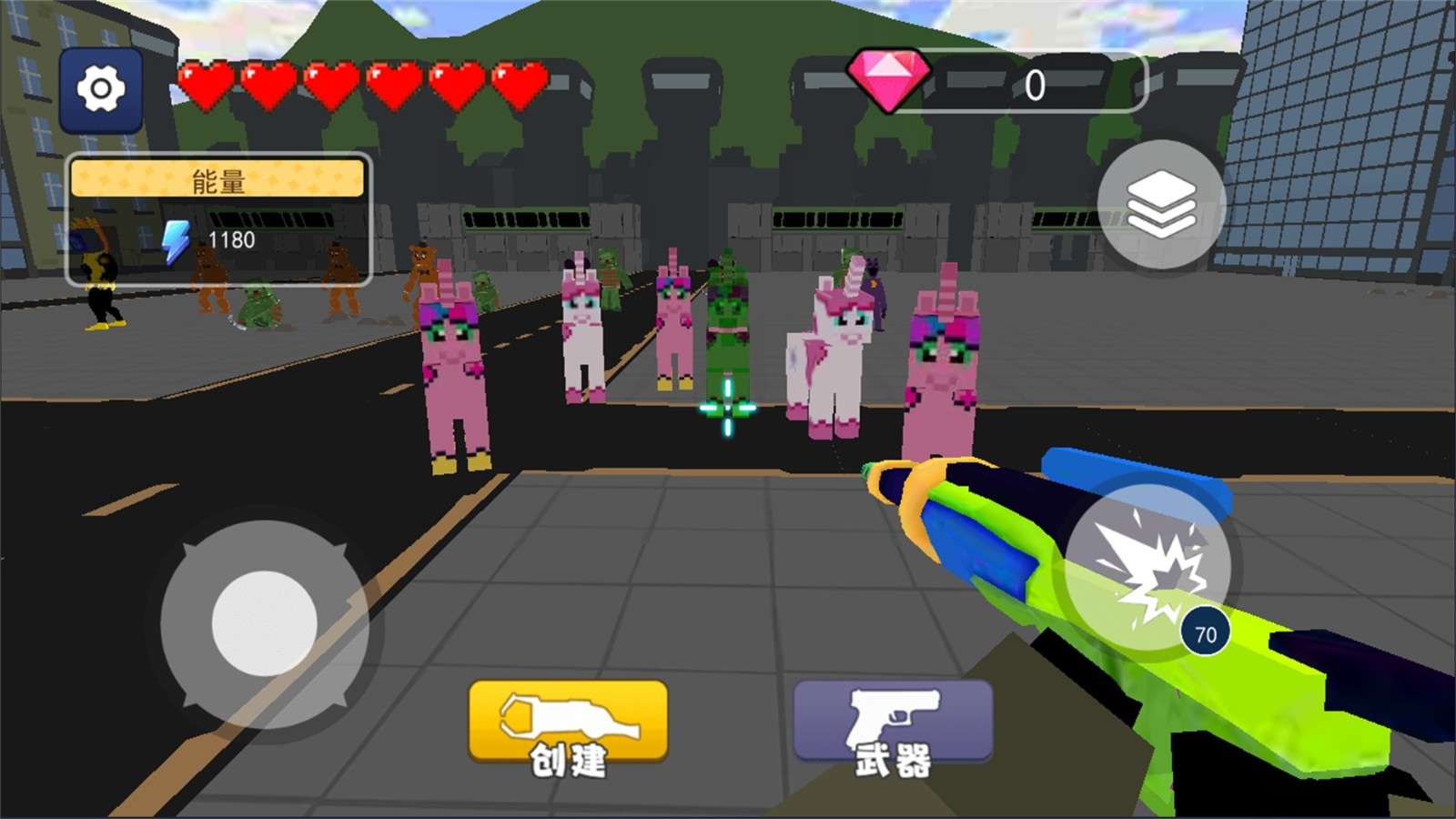
Task: Open the gear settings menu
Action: click(x=101, y=89)
